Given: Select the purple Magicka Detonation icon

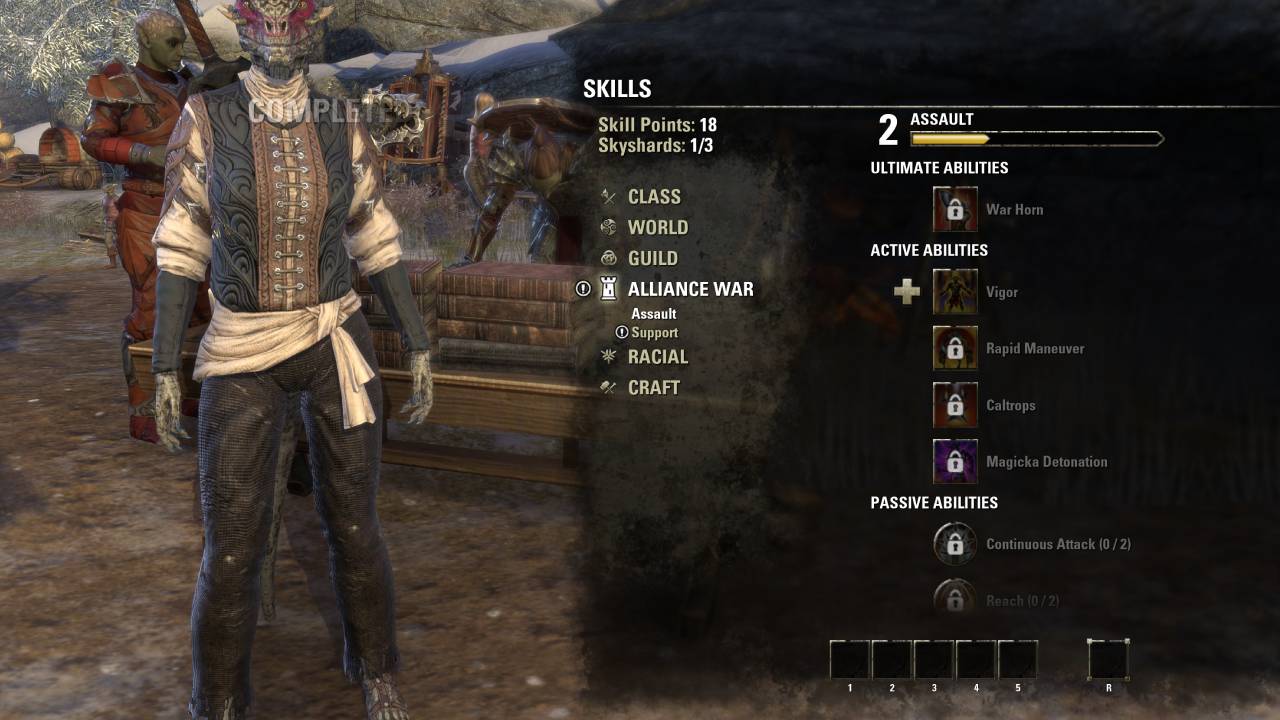Looking at the screenshot, I should 955,462.
